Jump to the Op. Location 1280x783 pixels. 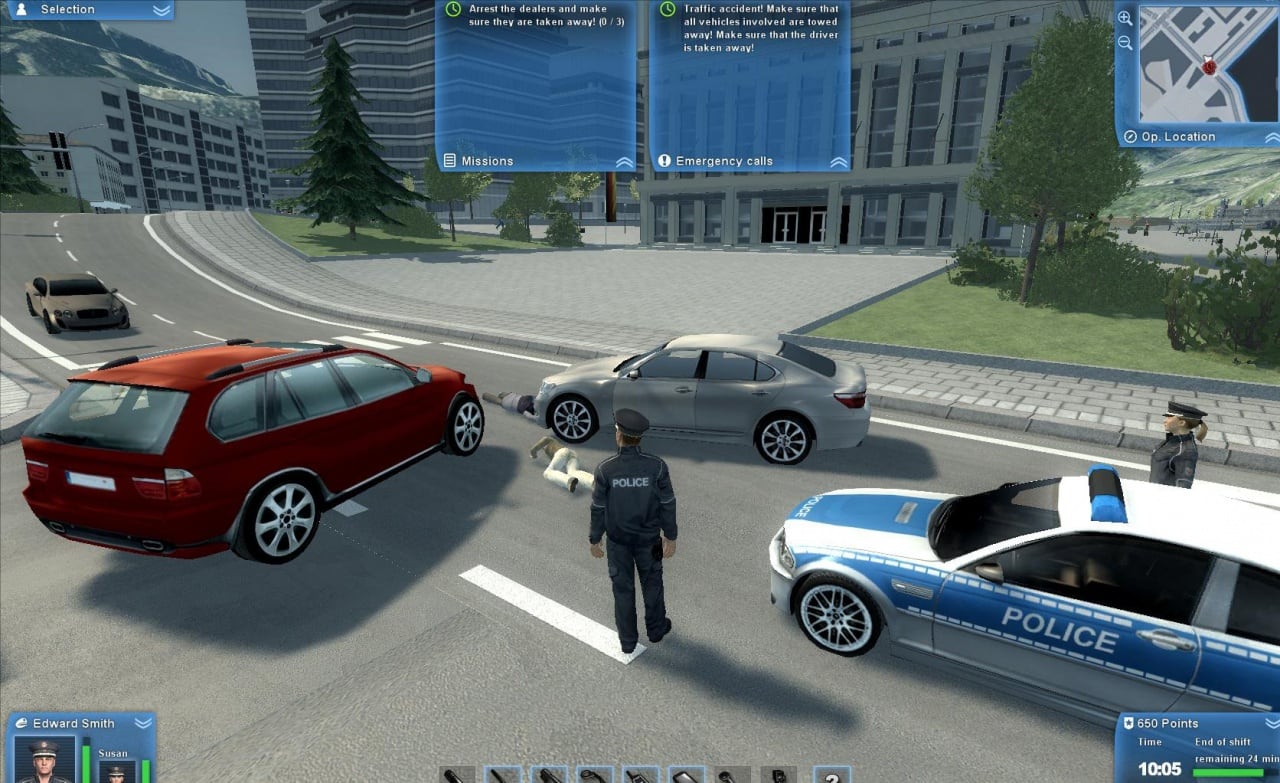tap(1170, 137)
